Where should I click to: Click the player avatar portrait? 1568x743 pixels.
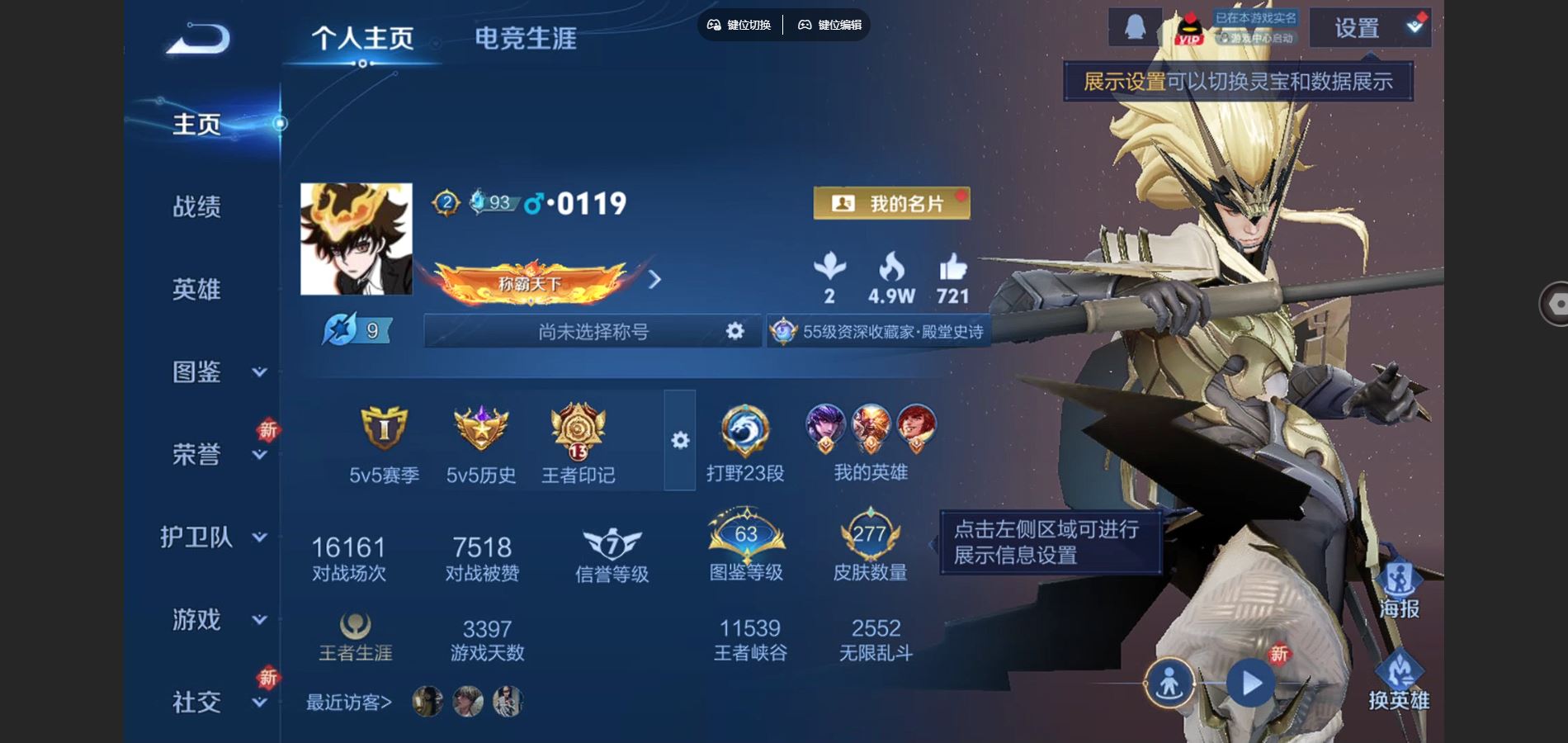(356, 239)
